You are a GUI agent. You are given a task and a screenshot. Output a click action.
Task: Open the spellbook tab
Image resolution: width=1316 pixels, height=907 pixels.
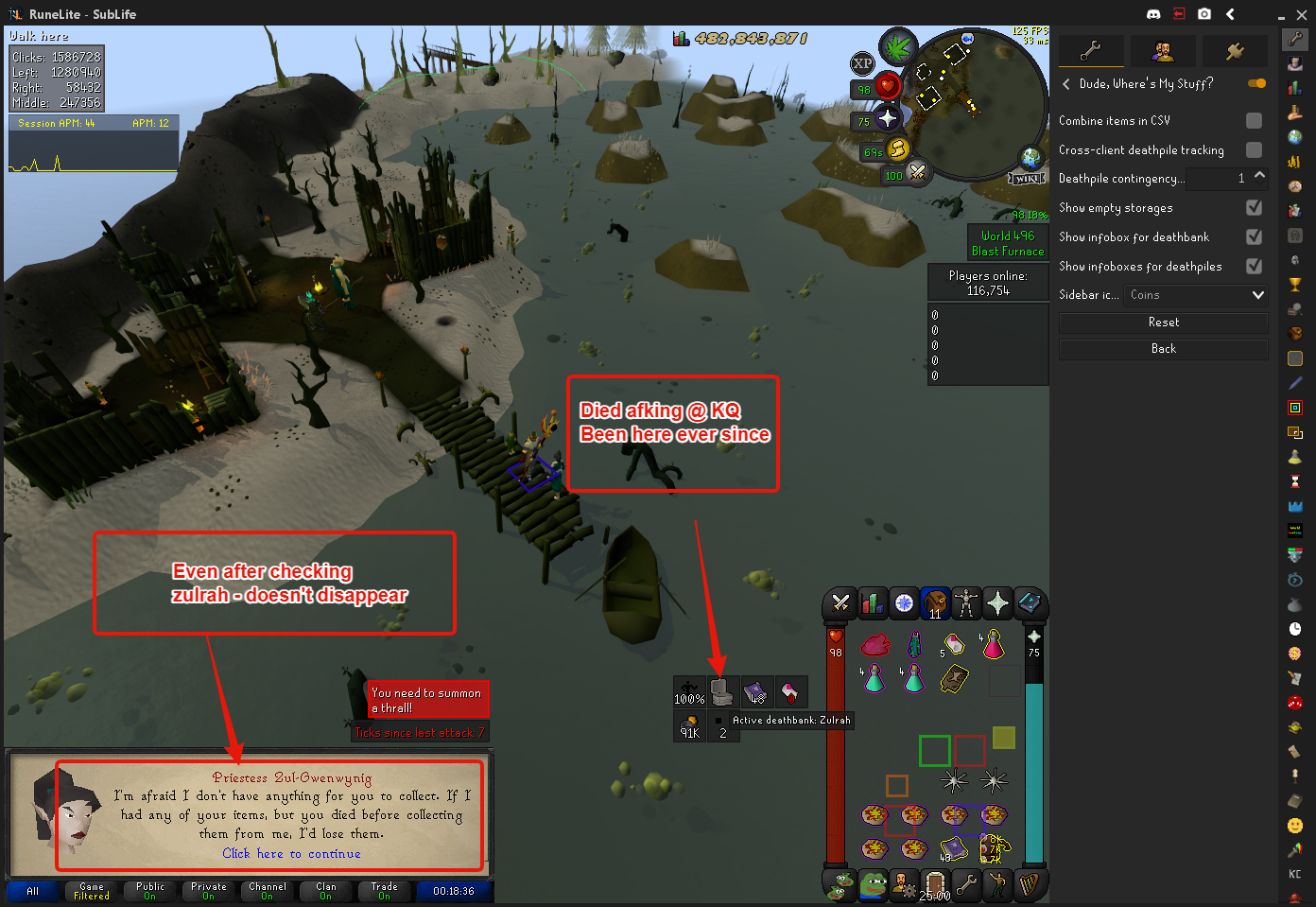(1029, 602)
